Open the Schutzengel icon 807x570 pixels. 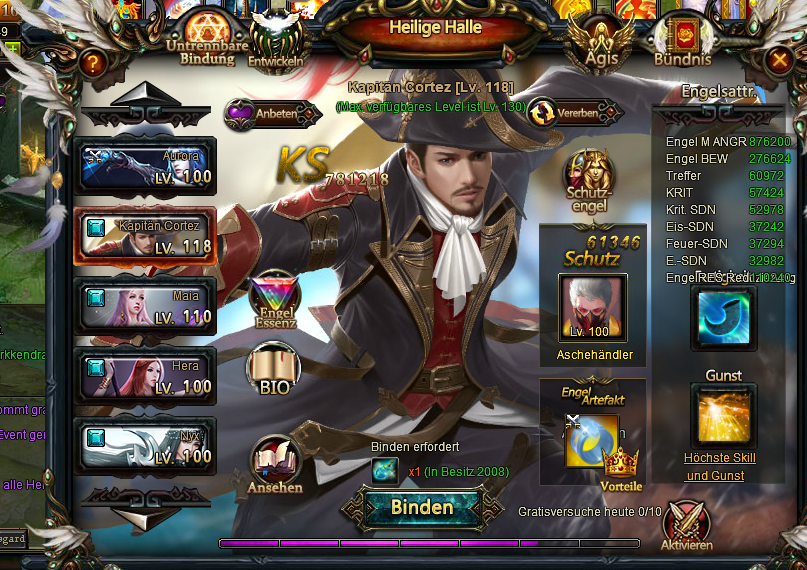[x=588, y=182]
